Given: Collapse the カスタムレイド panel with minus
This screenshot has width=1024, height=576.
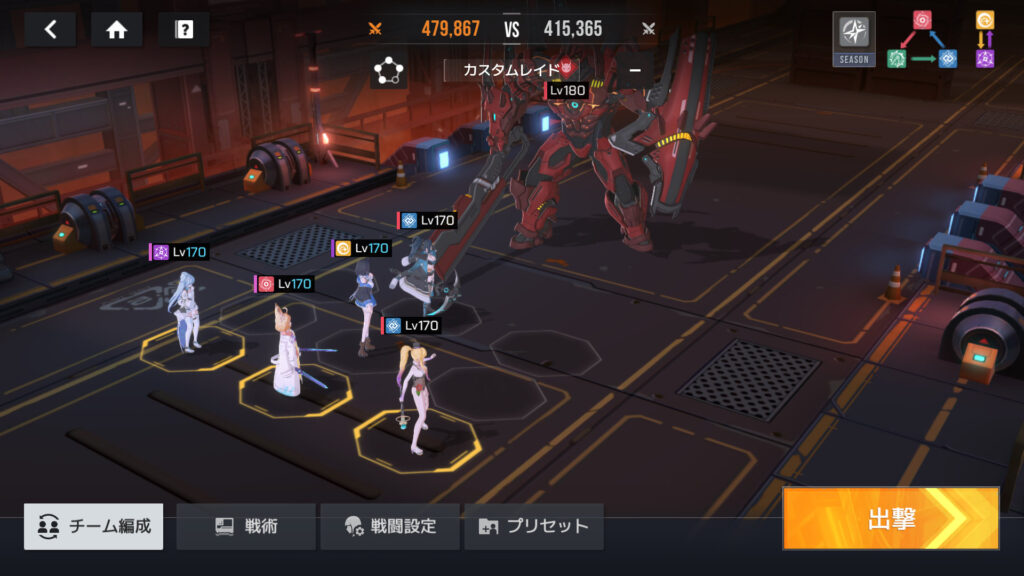Looking at the screenshot, I should (634, 70).
